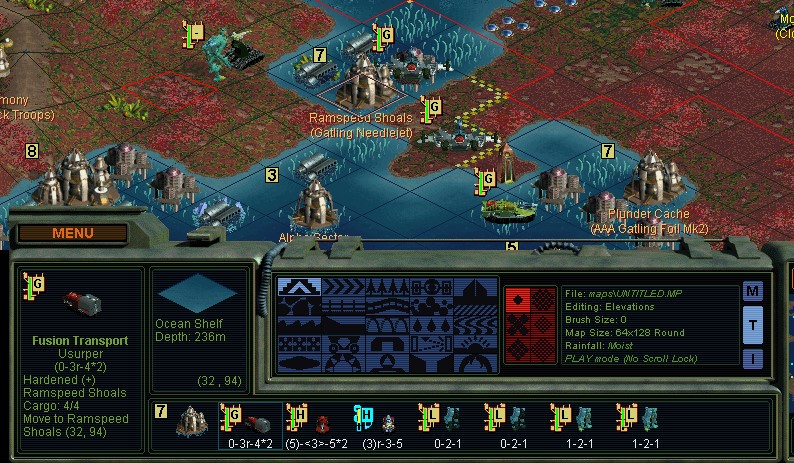Select the base icon numbered 7 in the stack

185,422
